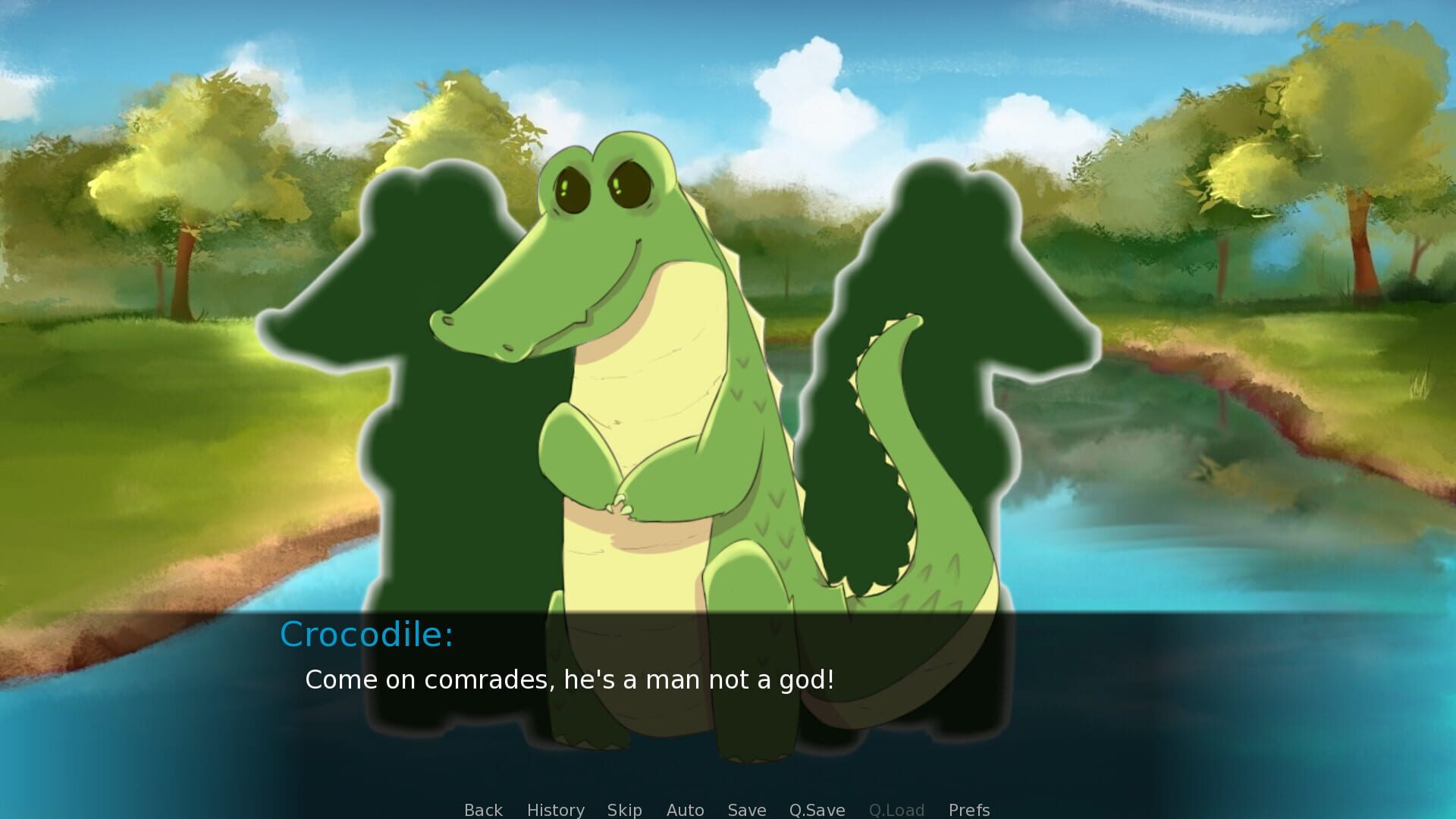Open the Prefs settings menu
Screen dimensions: 1456x819
(x=968, y=810)
